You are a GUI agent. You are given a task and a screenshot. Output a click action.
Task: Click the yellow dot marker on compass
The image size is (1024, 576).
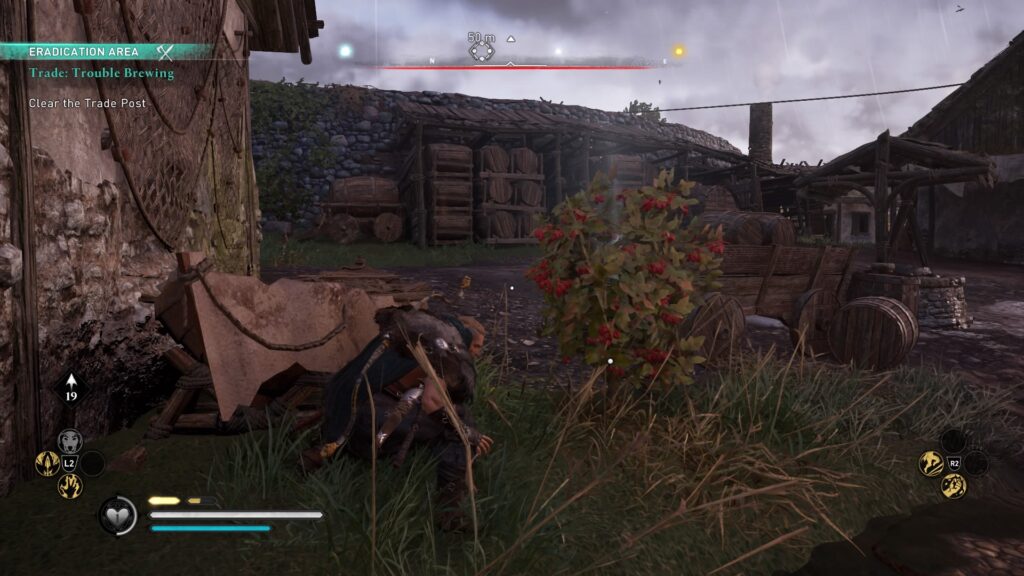point(679,51)
